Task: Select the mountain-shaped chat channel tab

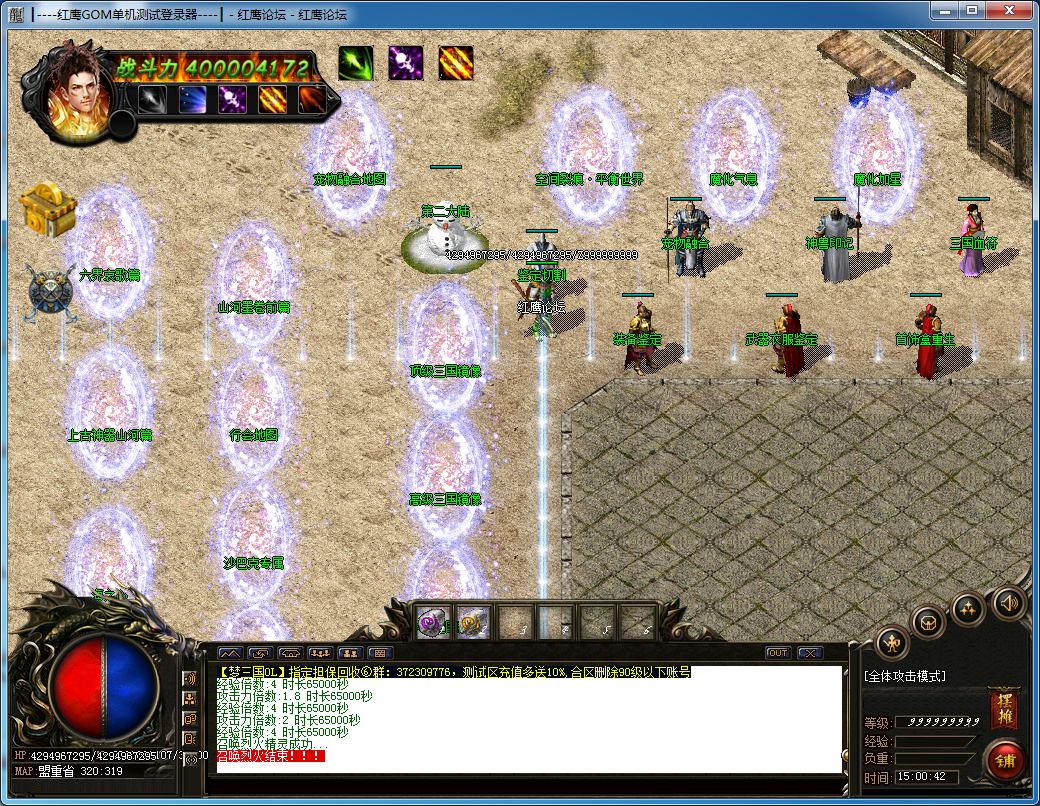Action: (x=229, y=653)
